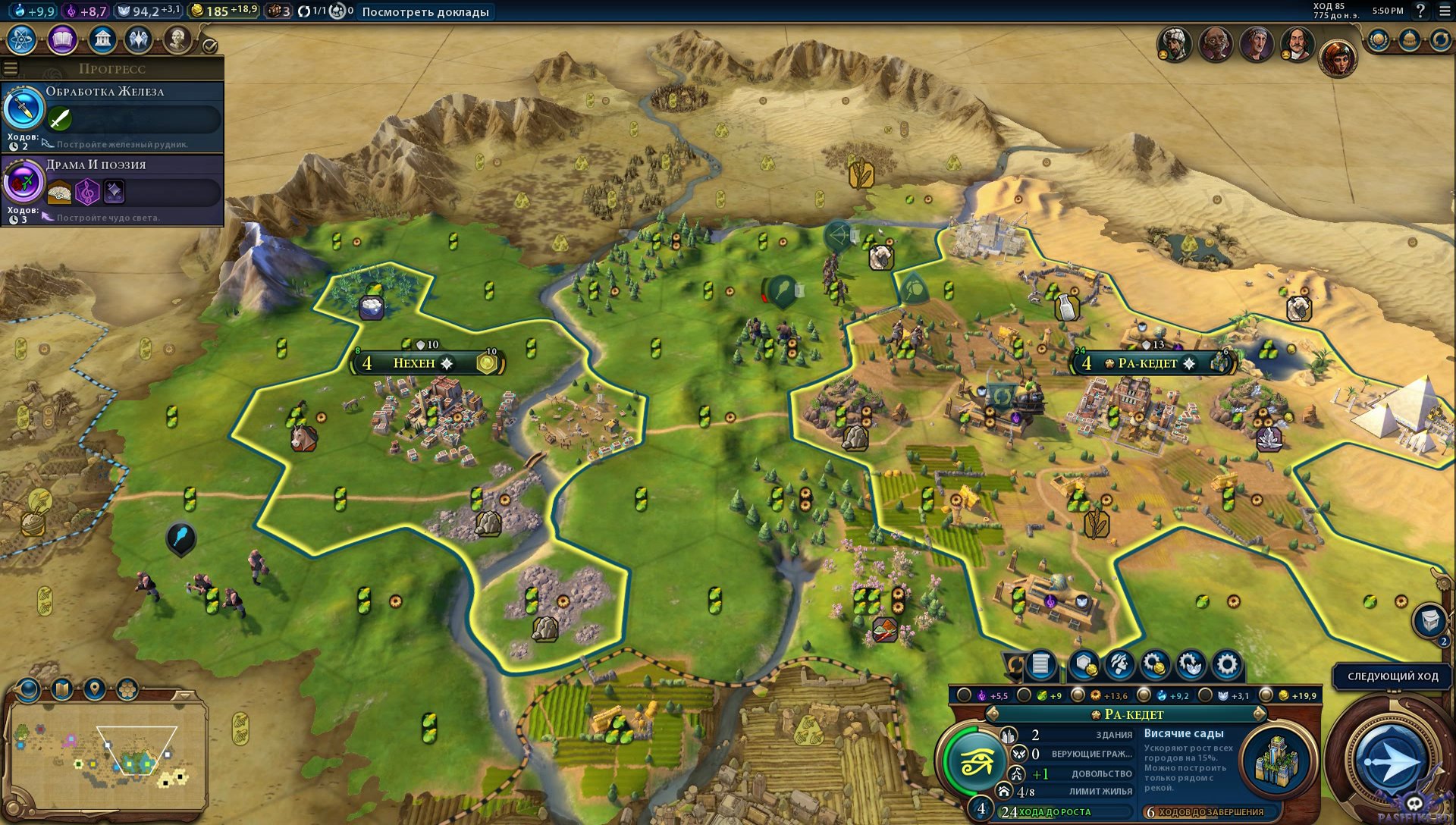Open the government screen temple icon
Image resolution: width=1456 pixels, height=825 pixels.
[102, 39]
